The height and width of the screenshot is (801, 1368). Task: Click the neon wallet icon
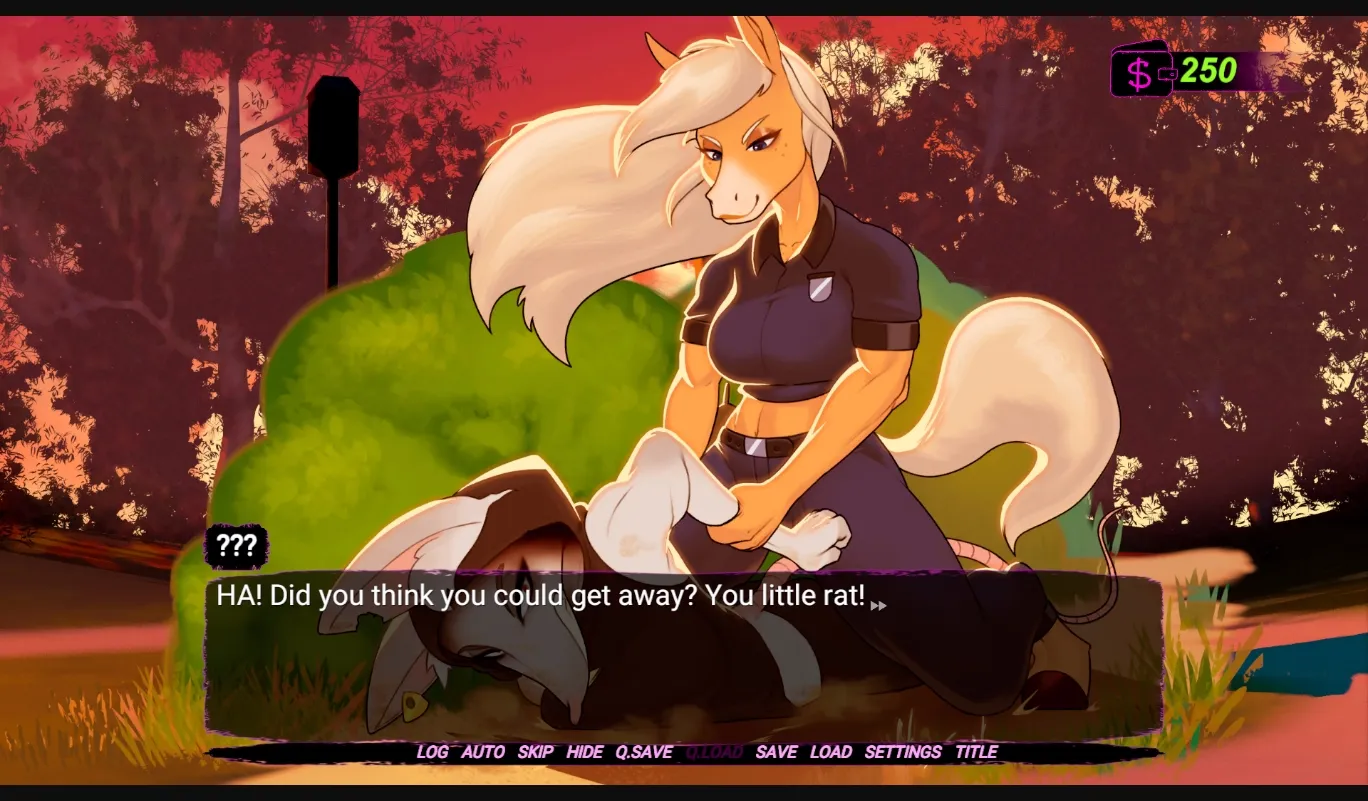click(1140, 72)
